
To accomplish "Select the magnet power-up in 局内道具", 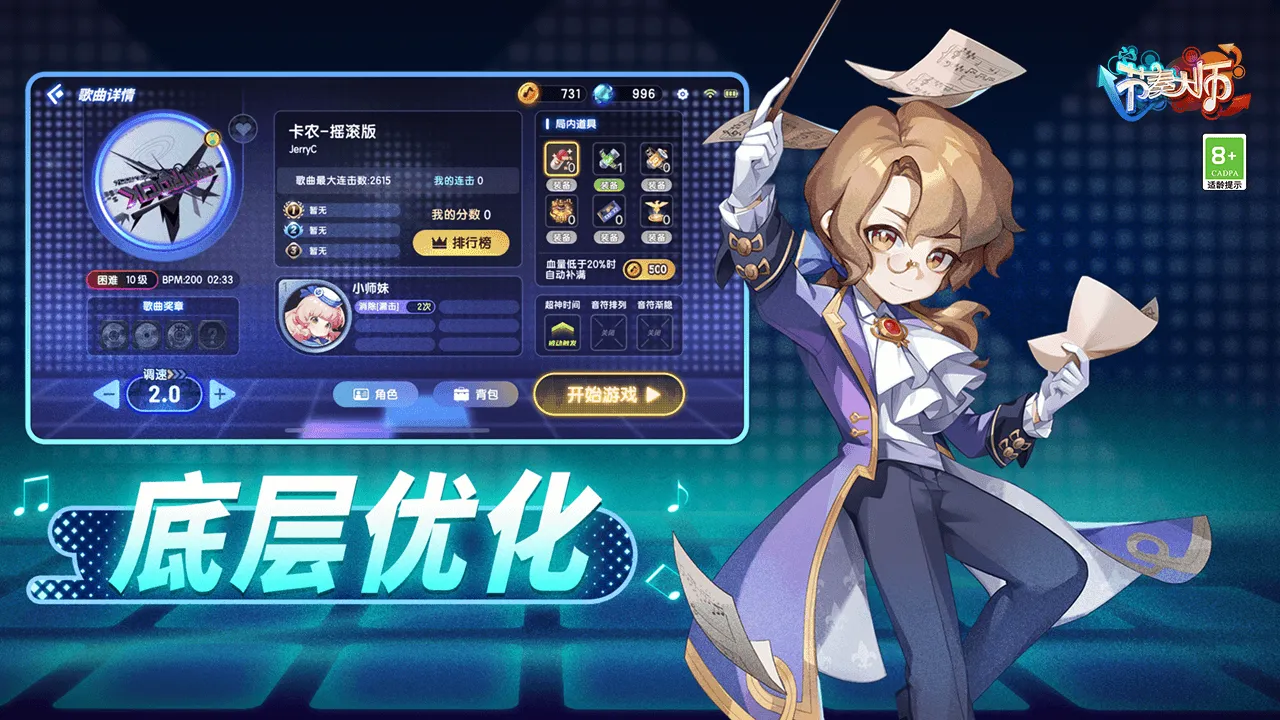I will [560, 158].
